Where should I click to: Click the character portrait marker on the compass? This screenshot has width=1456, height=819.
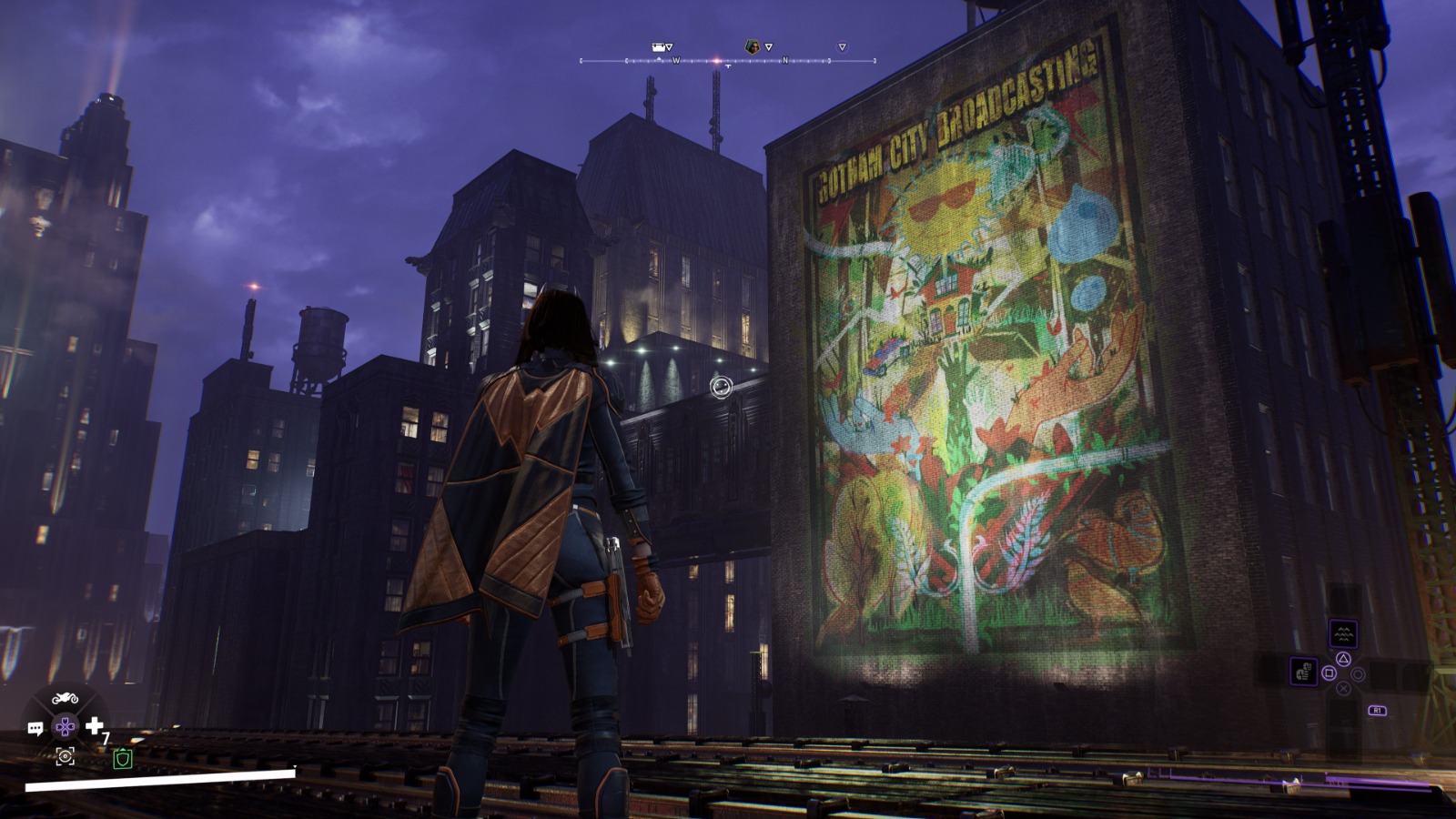[751, 46]
